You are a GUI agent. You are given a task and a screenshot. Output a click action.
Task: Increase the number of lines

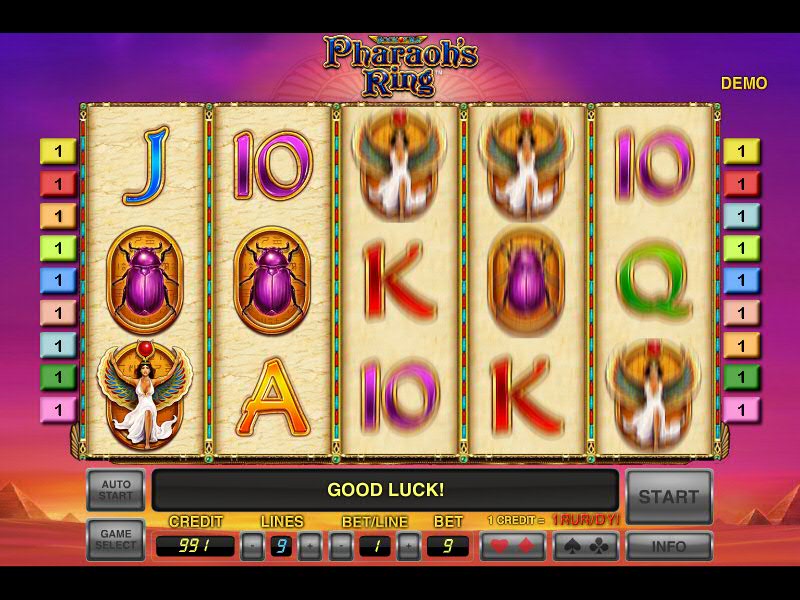pyautogui.click(x=311, y=546)
